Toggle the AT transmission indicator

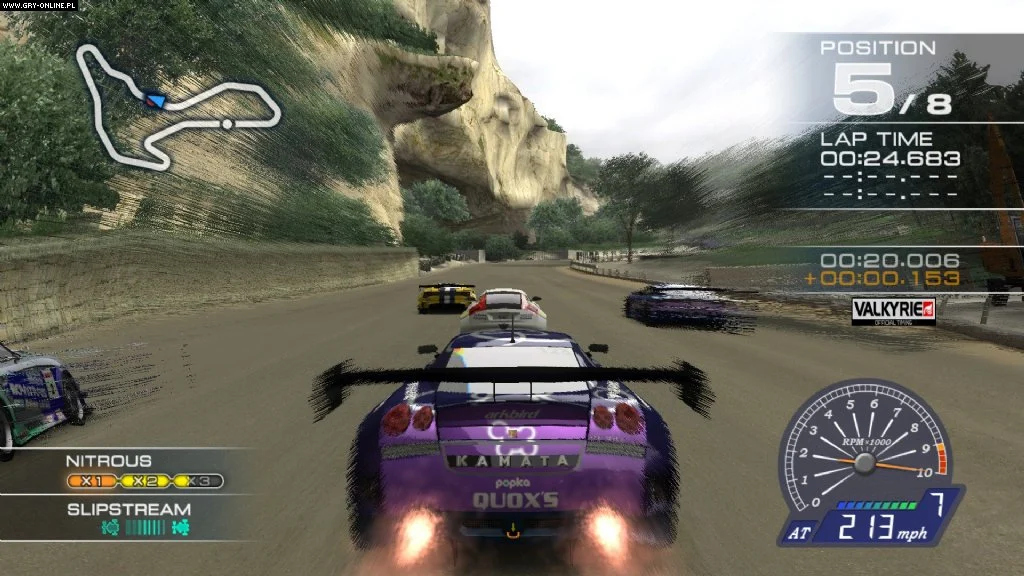coord(797,535)
